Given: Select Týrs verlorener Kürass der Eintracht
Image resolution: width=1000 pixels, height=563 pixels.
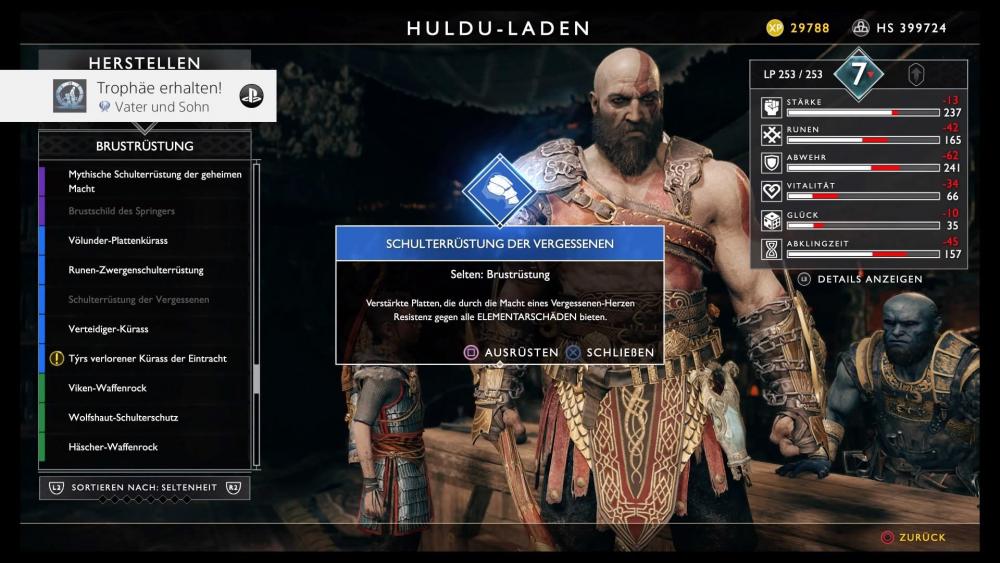Looking at the screenshot, I should pyautogui.click(x=145, y=358).
